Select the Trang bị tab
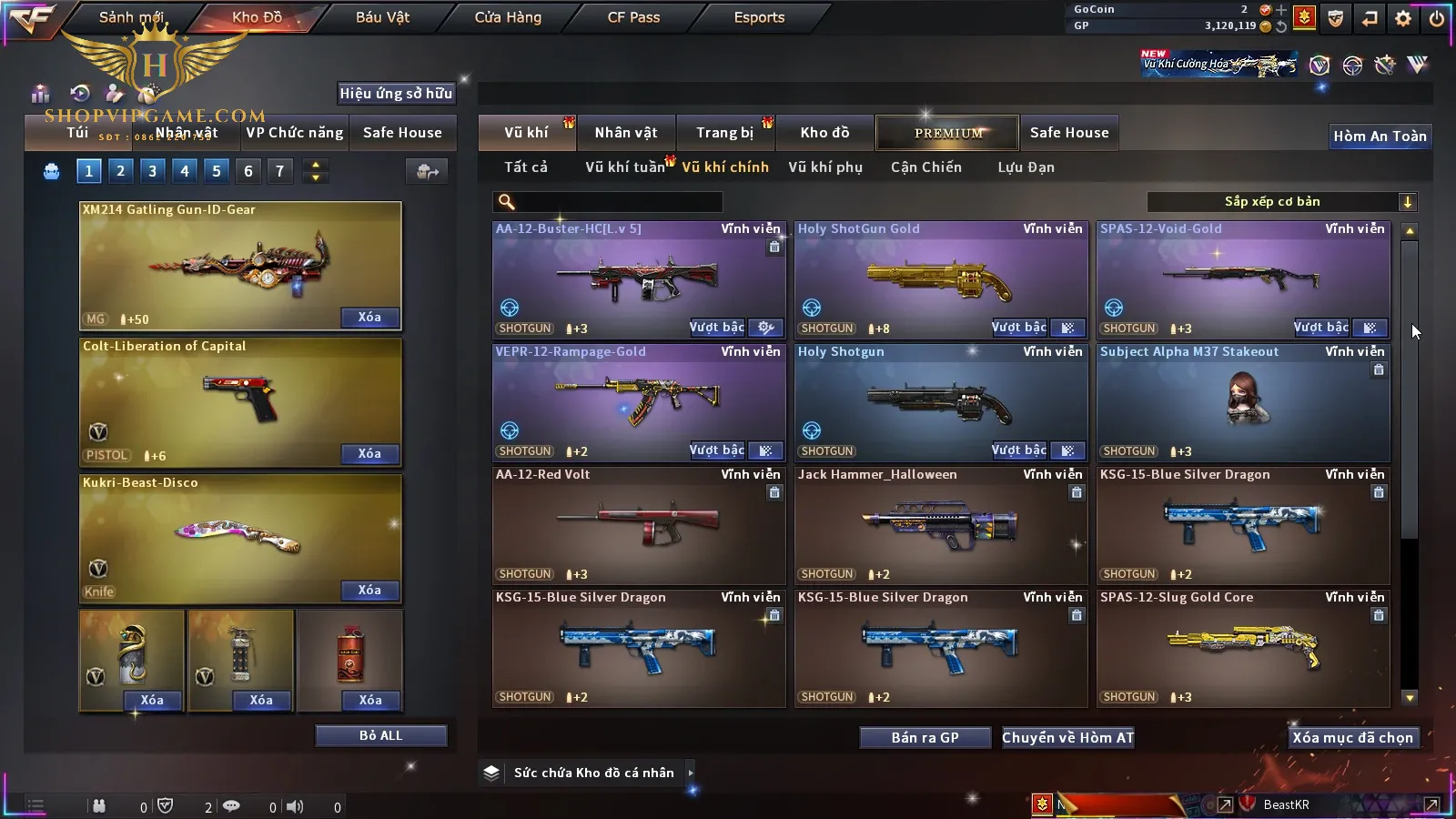This screenshot has width=1456, height=819. pos(725,133)
